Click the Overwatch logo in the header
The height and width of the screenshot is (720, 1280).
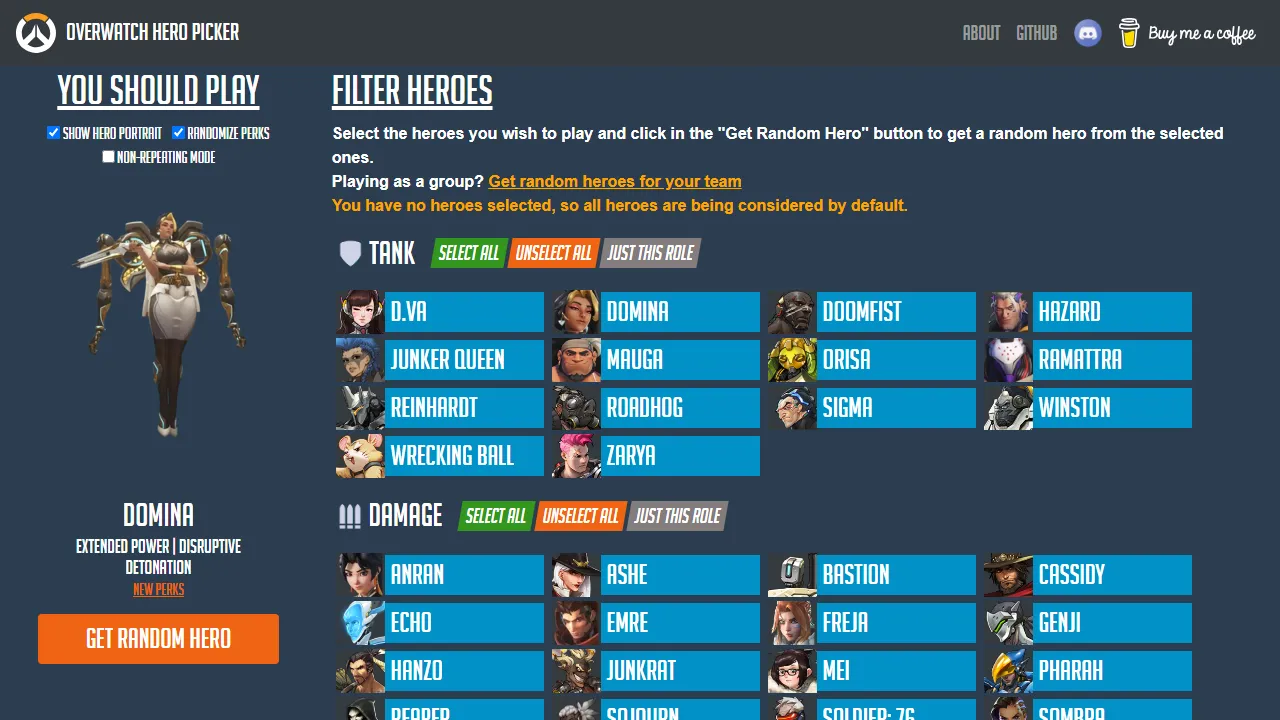click(x=35, y=32)
